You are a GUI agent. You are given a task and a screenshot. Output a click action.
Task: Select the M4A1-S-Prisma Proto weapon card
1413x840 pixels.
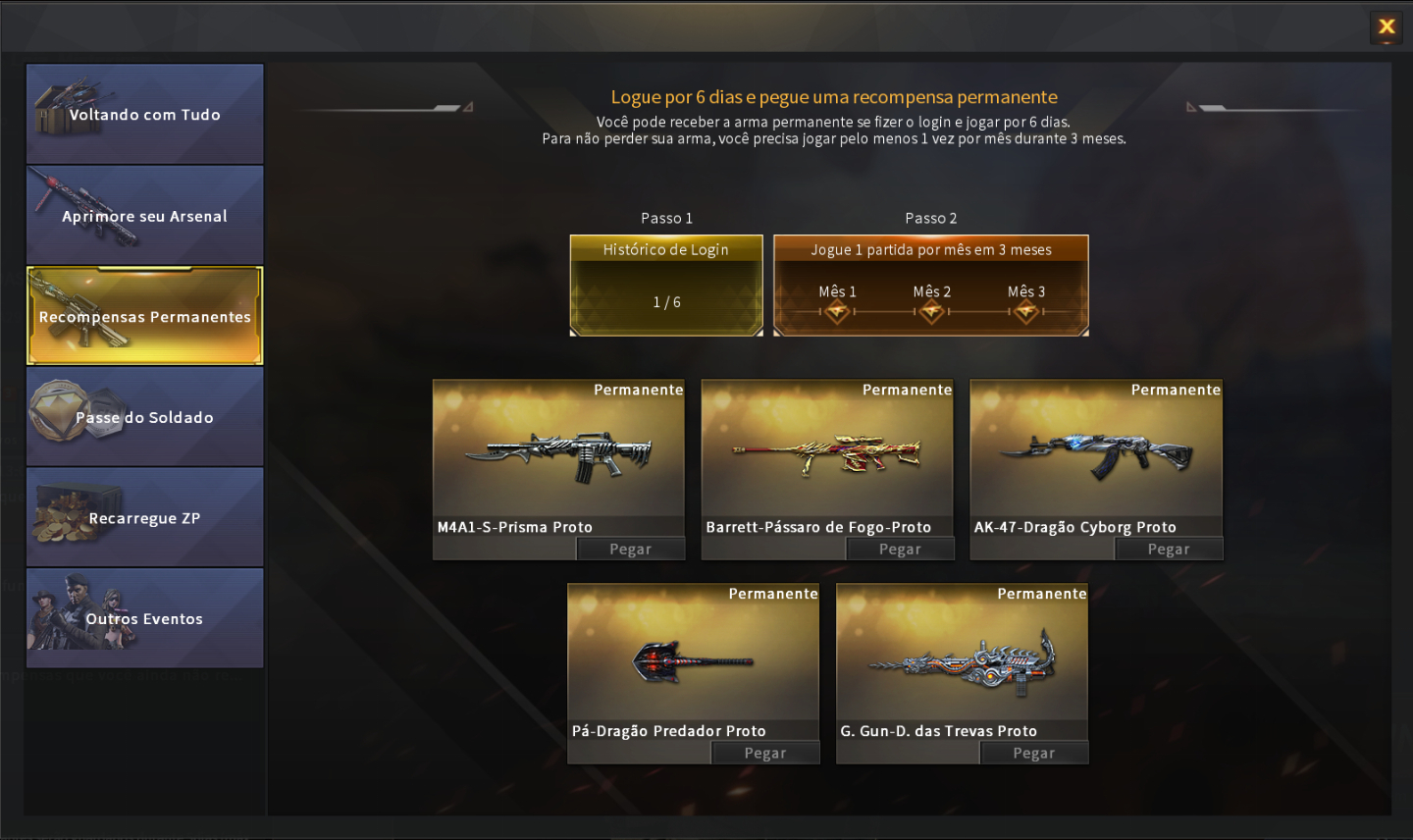coord(558,453)
